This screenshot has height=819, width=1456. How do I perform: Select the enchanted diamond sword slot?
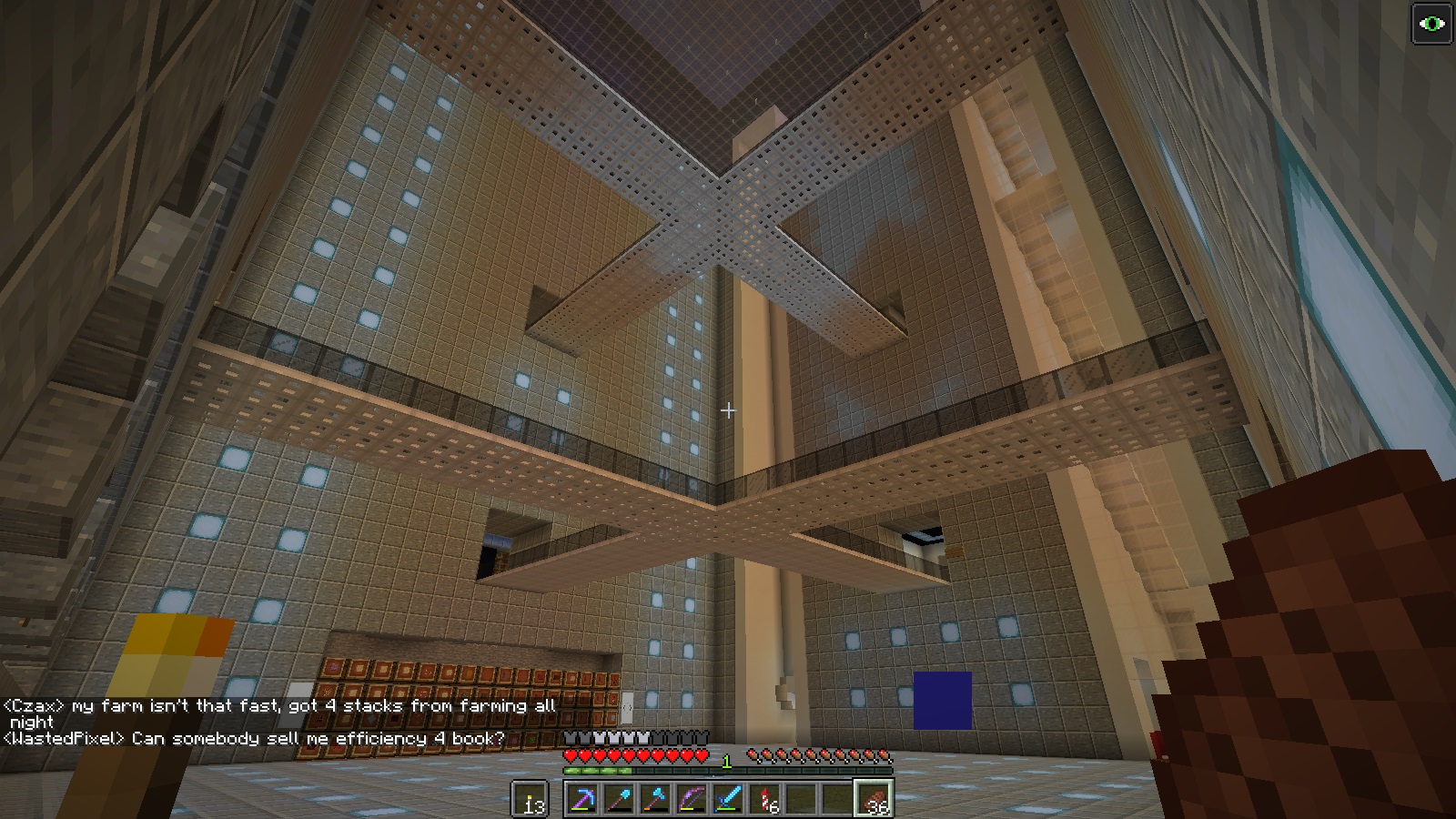click(728, 799)
